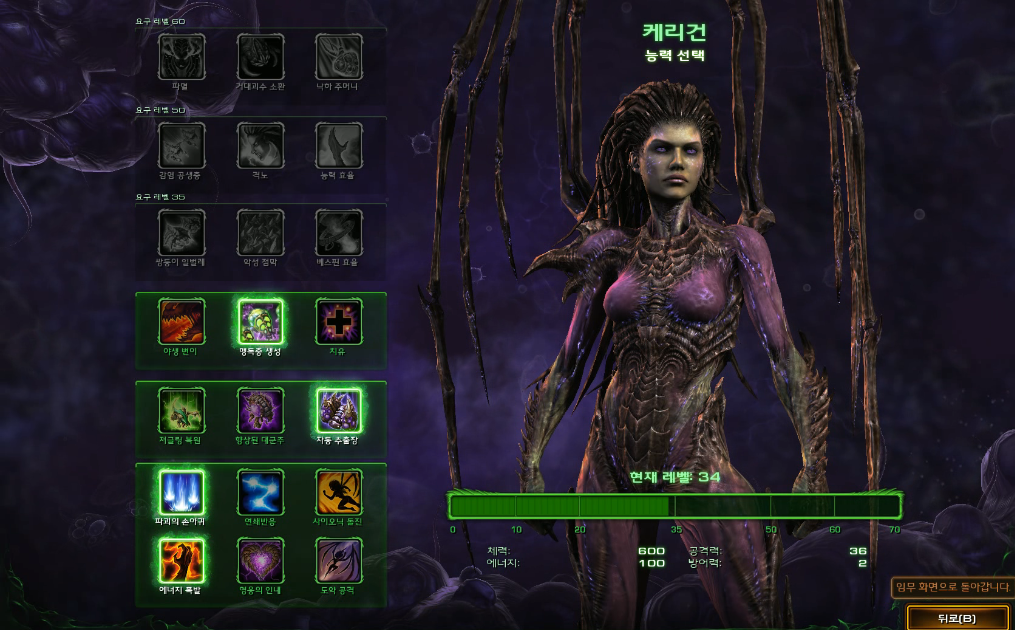Click the locked 감염 공생충 (Infest Broodlings) icon

click(182, 145)
